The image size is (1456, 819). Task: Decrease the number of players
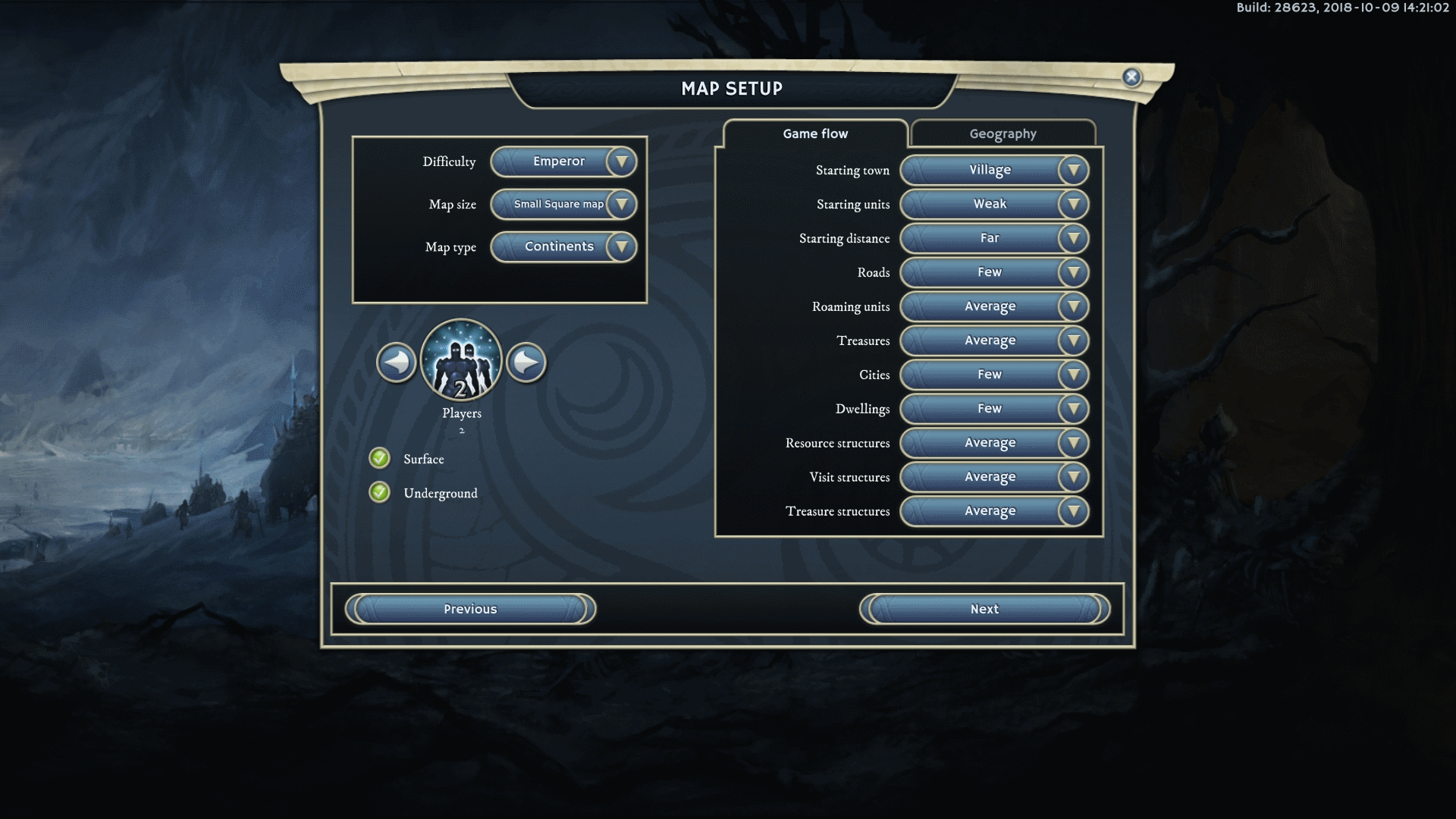tap(396, 362)
